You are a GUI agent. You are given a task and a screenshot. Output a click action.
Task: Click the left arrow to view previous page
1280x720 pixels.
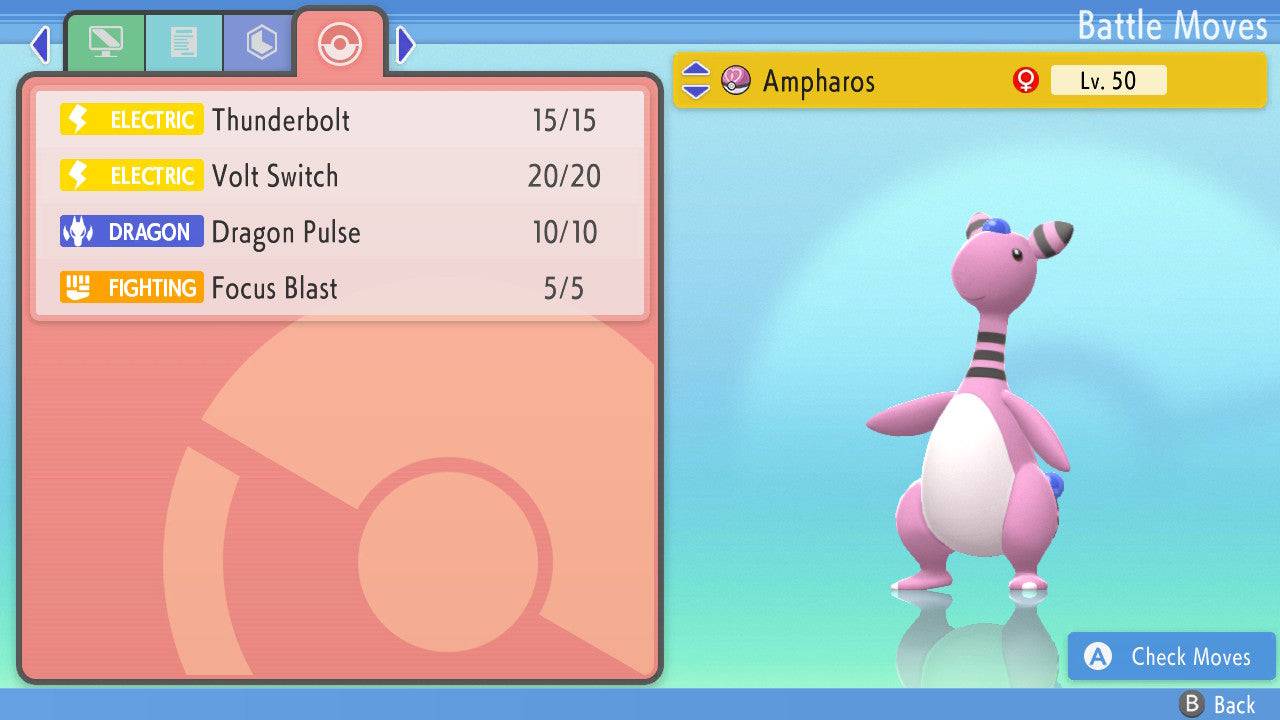point(39,44)
